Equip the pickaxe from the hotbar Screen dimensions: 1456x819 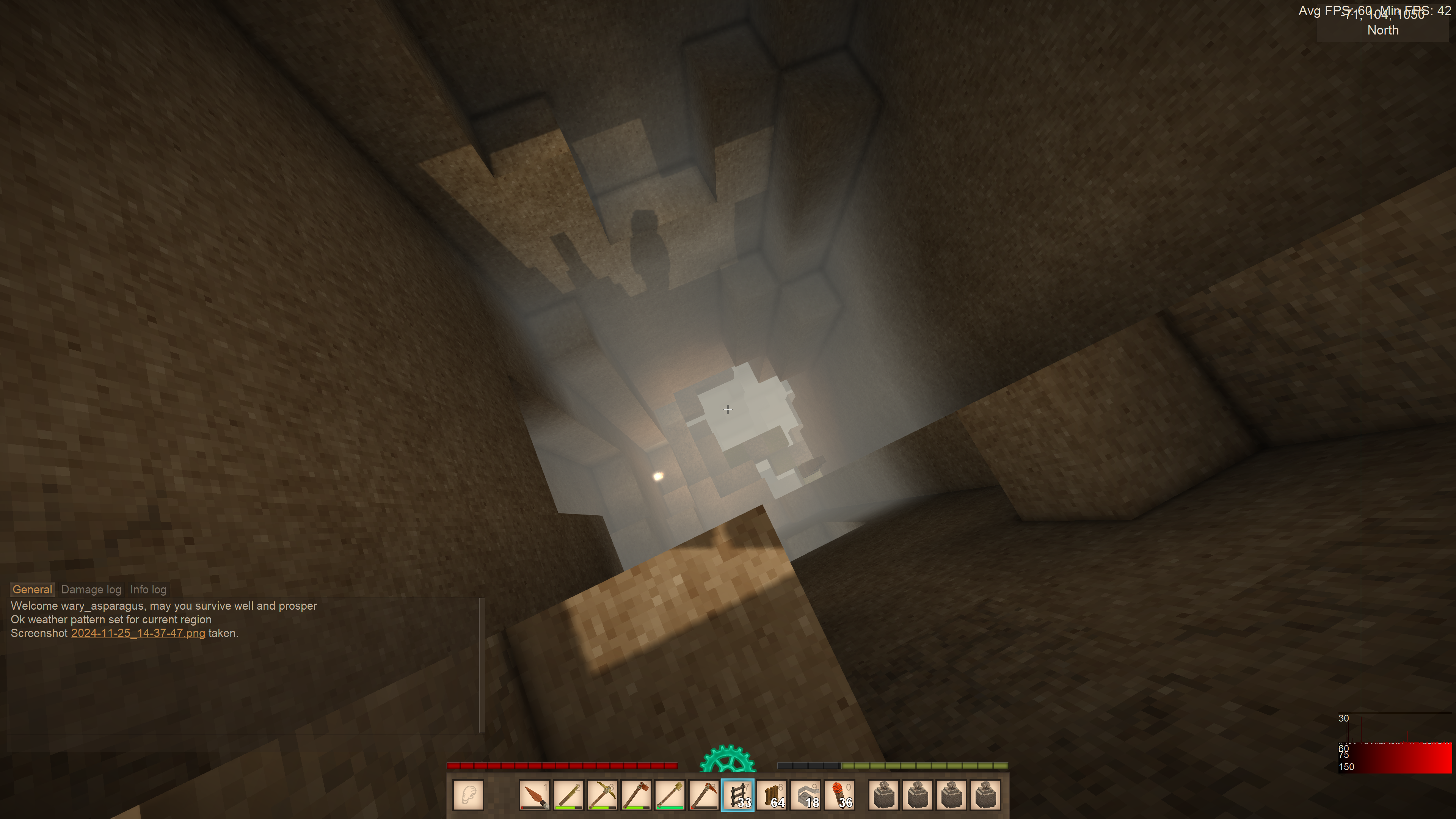point(602,795)
